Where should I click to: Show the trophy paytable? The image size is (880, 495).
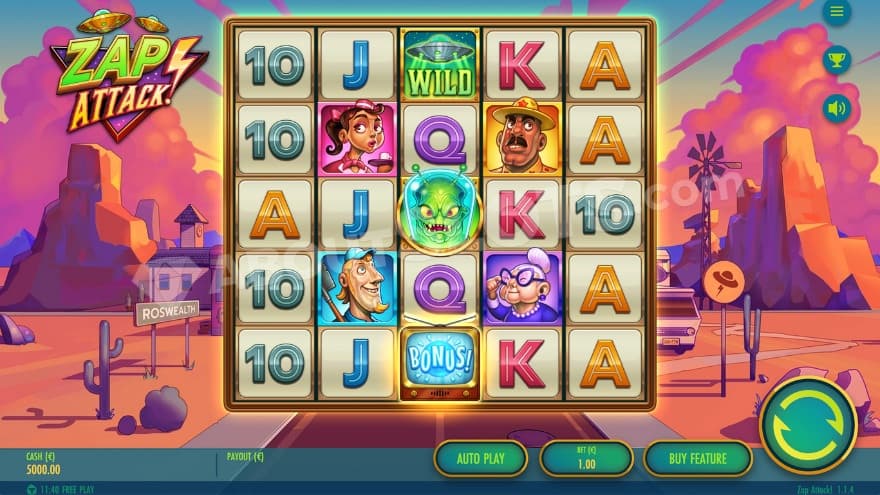pos(836,60)
